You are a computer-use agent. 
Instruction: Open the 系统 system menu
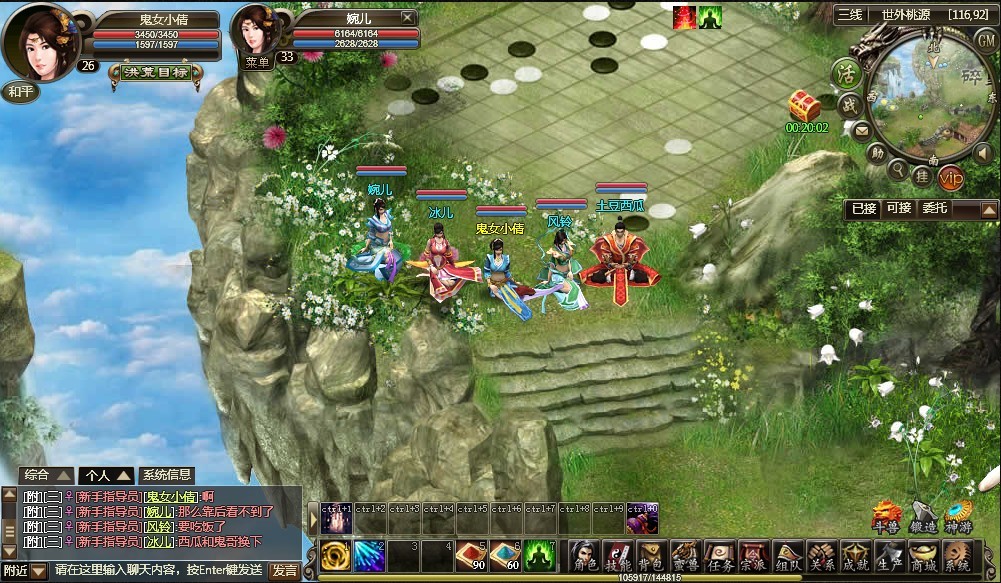click(957, 557)
